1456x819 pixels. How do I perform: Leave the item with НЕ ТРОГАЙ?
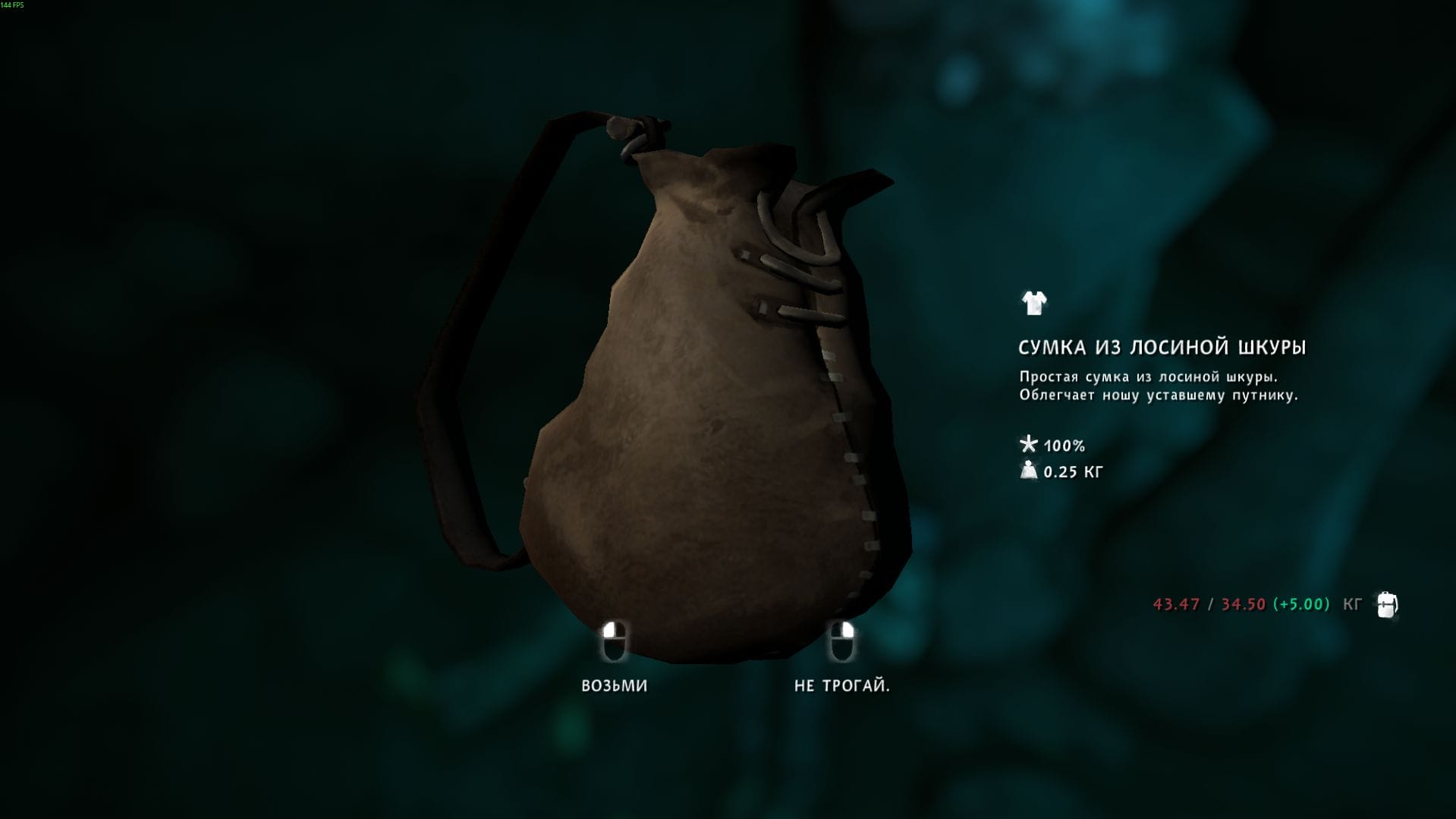(x=841, y=685)
